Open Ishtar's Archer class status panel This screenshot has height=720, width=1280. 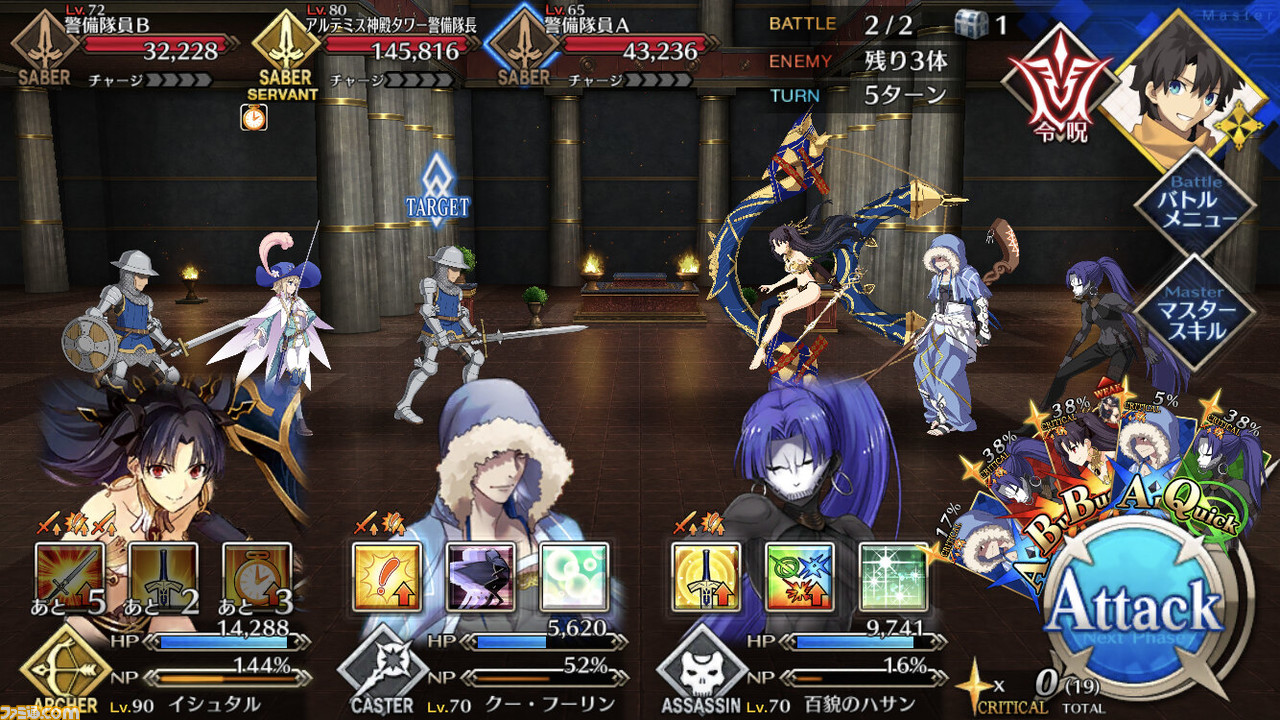[65, 672]
